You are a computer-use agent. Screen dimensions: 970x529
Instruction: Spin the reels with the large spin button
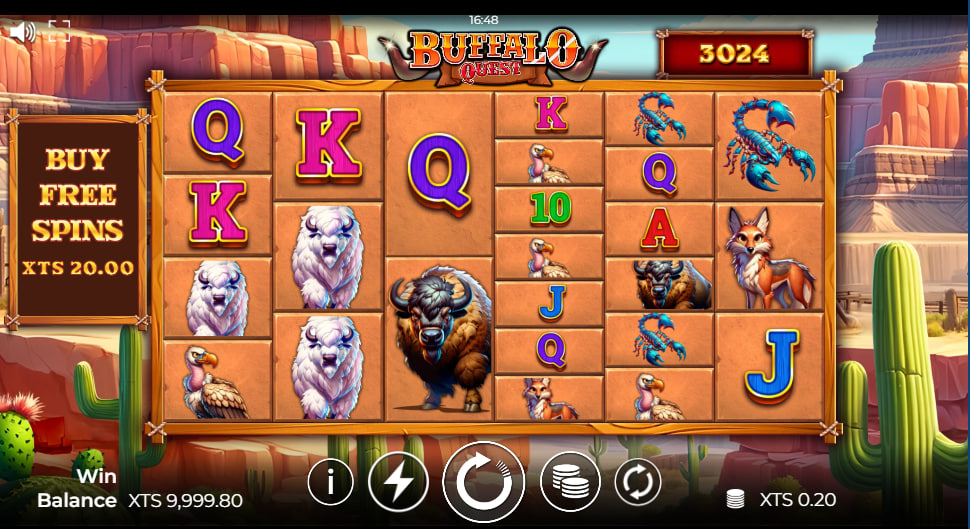point(484,482)
